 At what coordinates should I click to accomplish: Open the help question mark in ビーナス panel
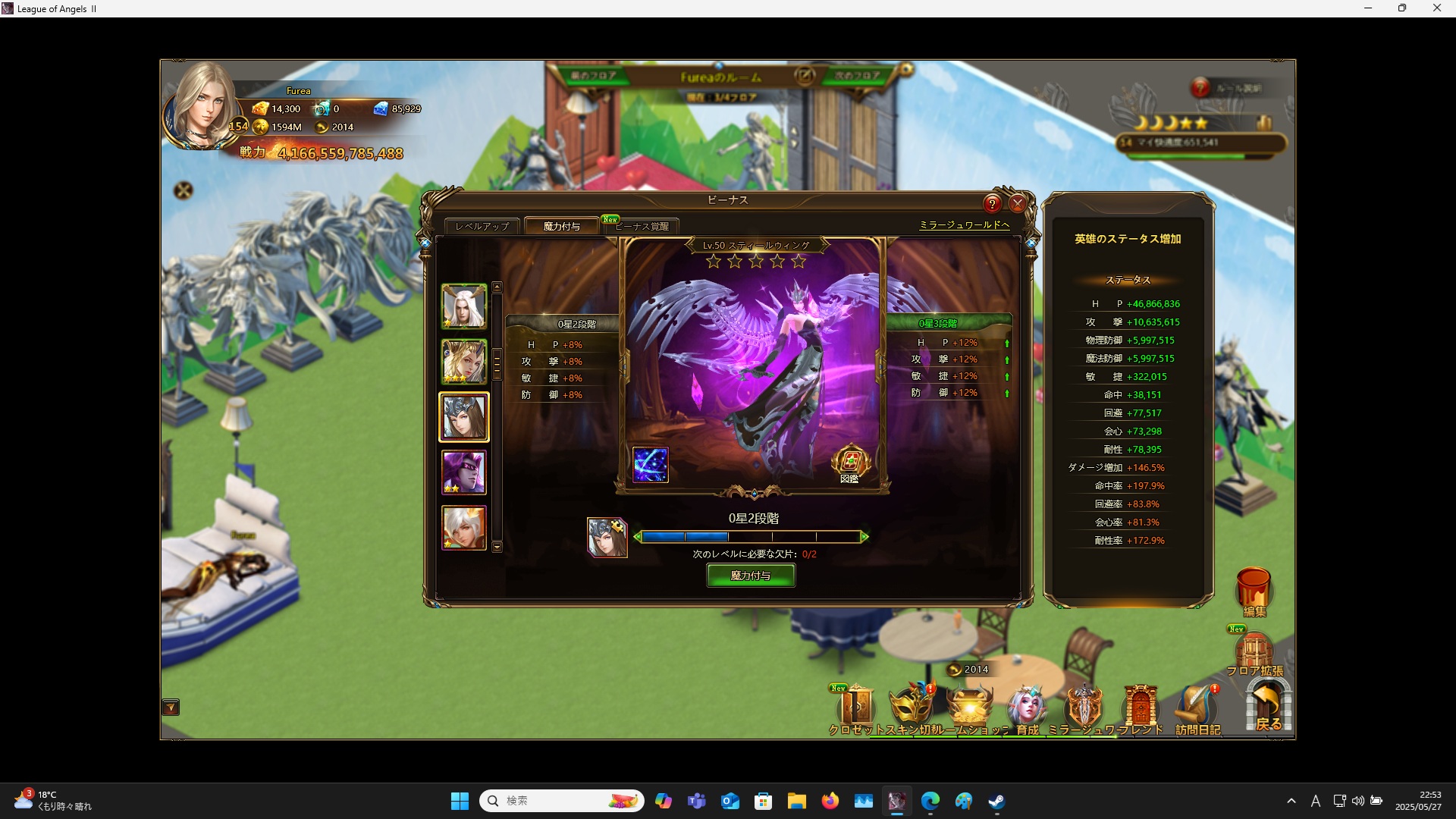[992, 203]
